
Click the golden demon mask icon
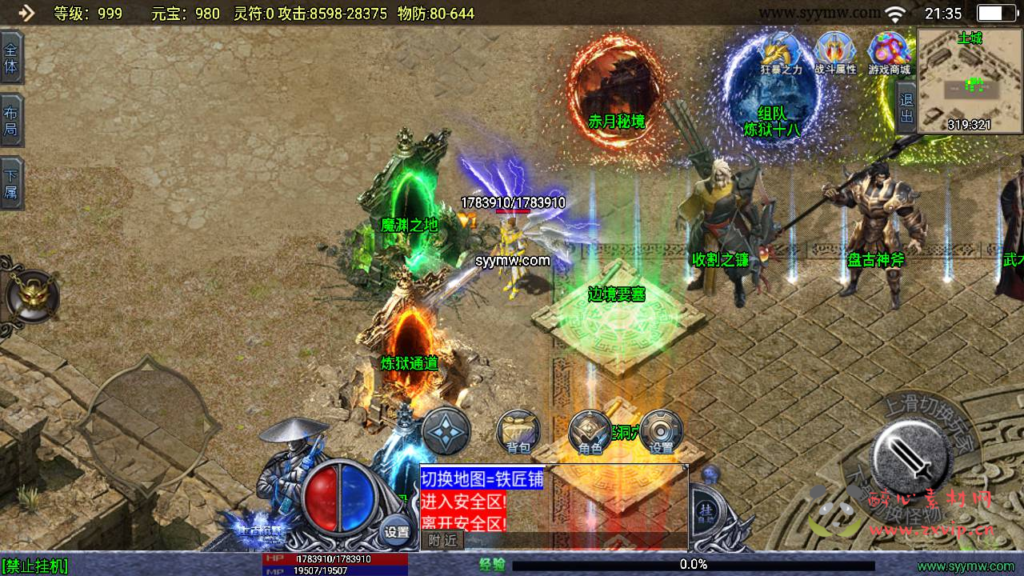tap(31, 294)
